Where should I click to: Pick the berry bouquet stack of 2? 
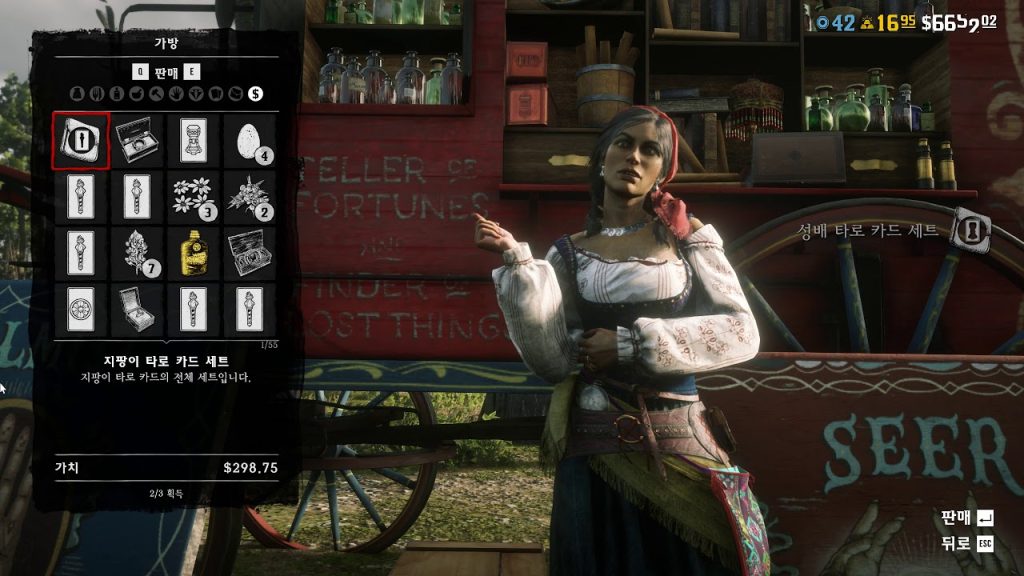tap(249, 196)
